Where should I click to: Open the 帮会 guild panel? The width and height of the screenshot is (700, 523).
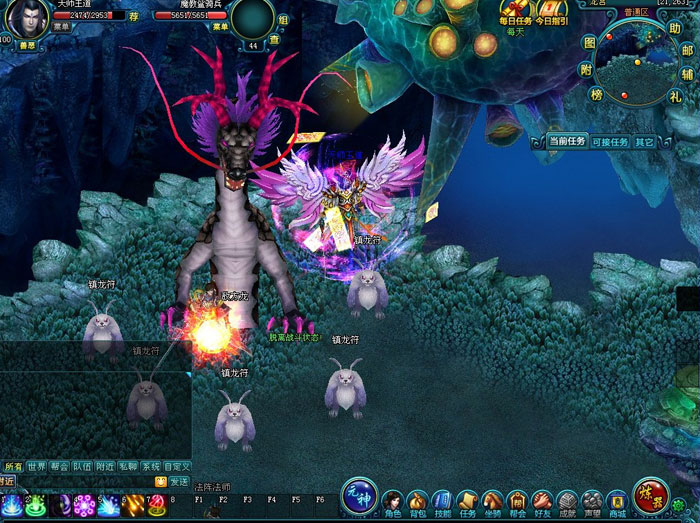coord(517,501)
